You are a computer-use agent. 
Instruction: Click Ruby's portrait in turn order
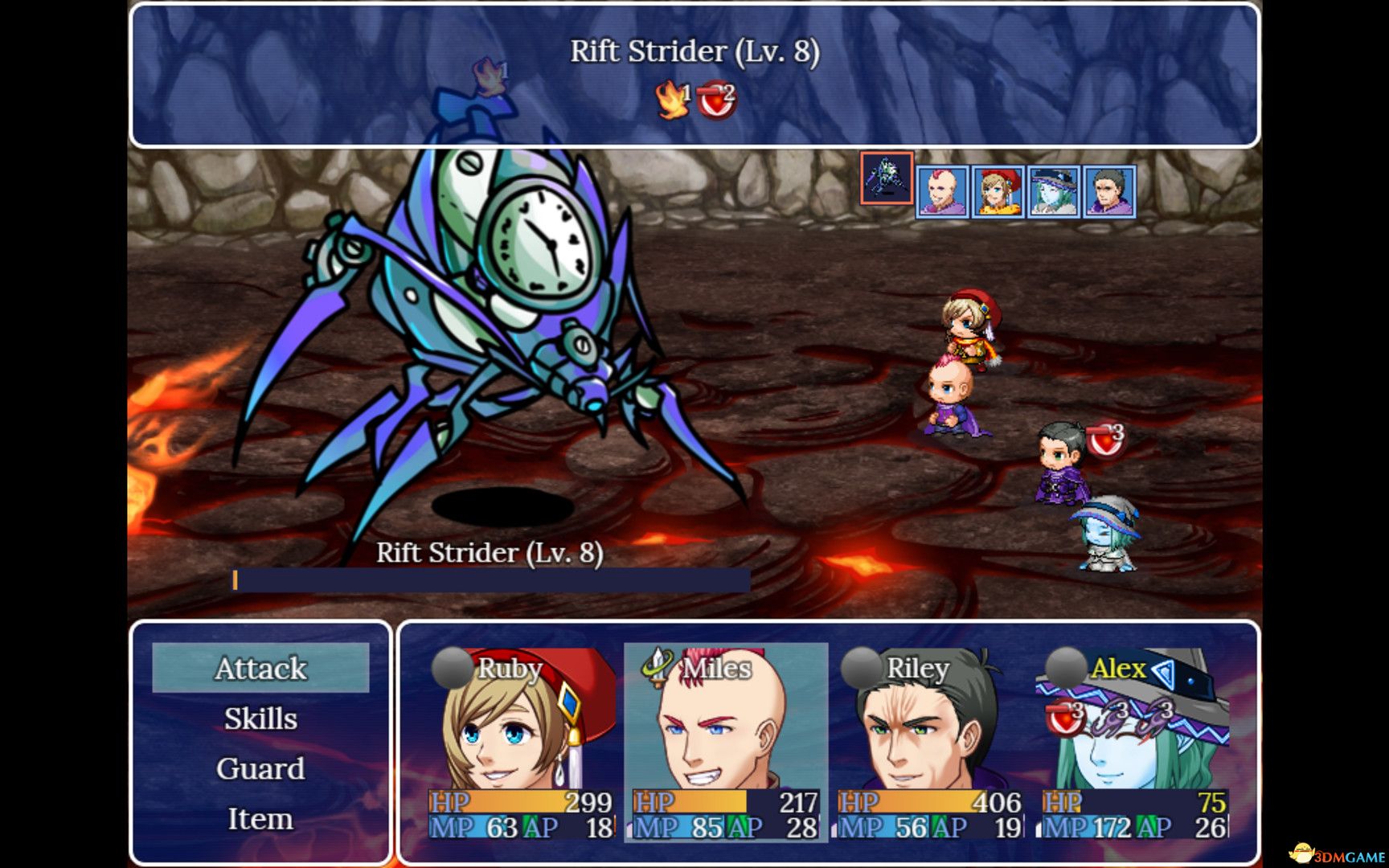tap(998, 192)
